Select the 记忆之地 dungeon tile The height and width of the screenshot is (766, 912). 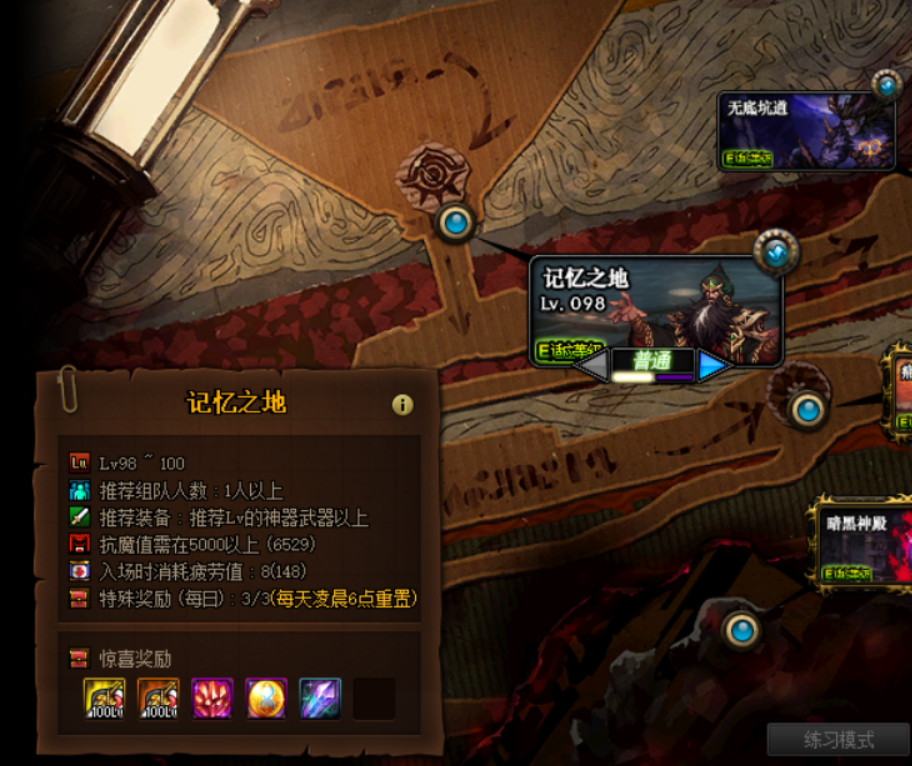(655, 307)
